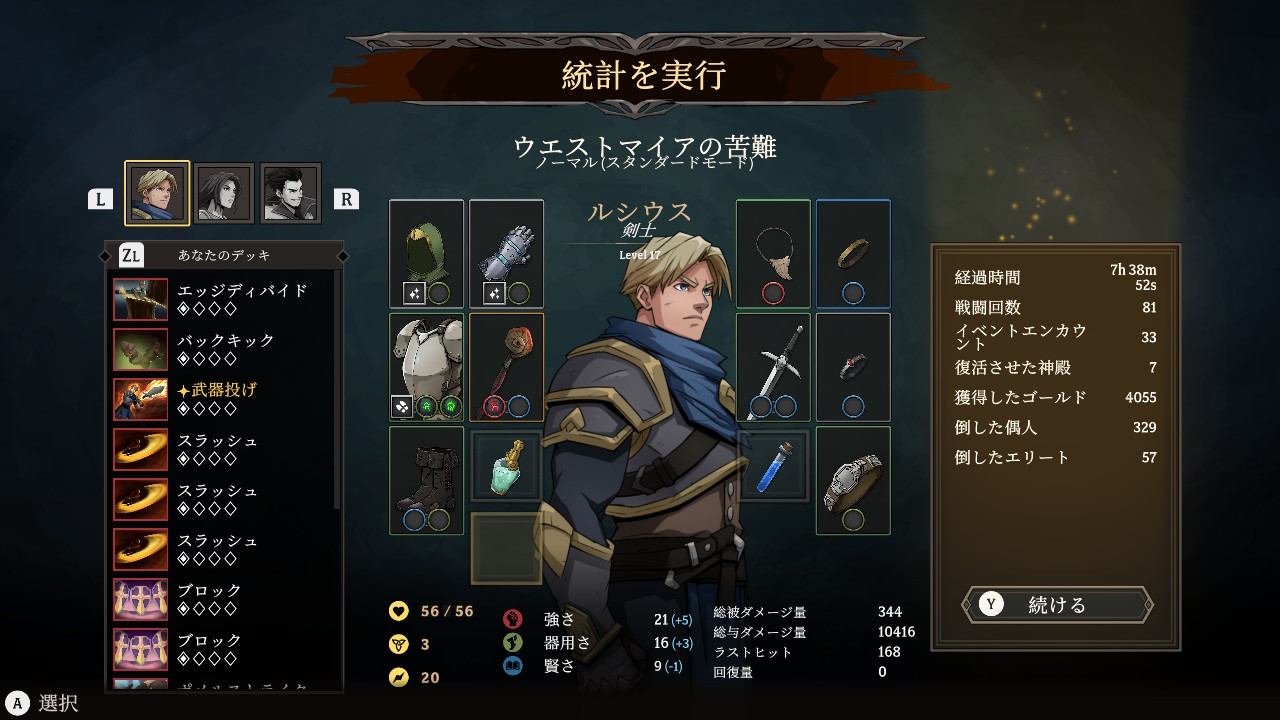
Task: Select the highlighted 武器投げ card
Action: click(x=224, y=399)
